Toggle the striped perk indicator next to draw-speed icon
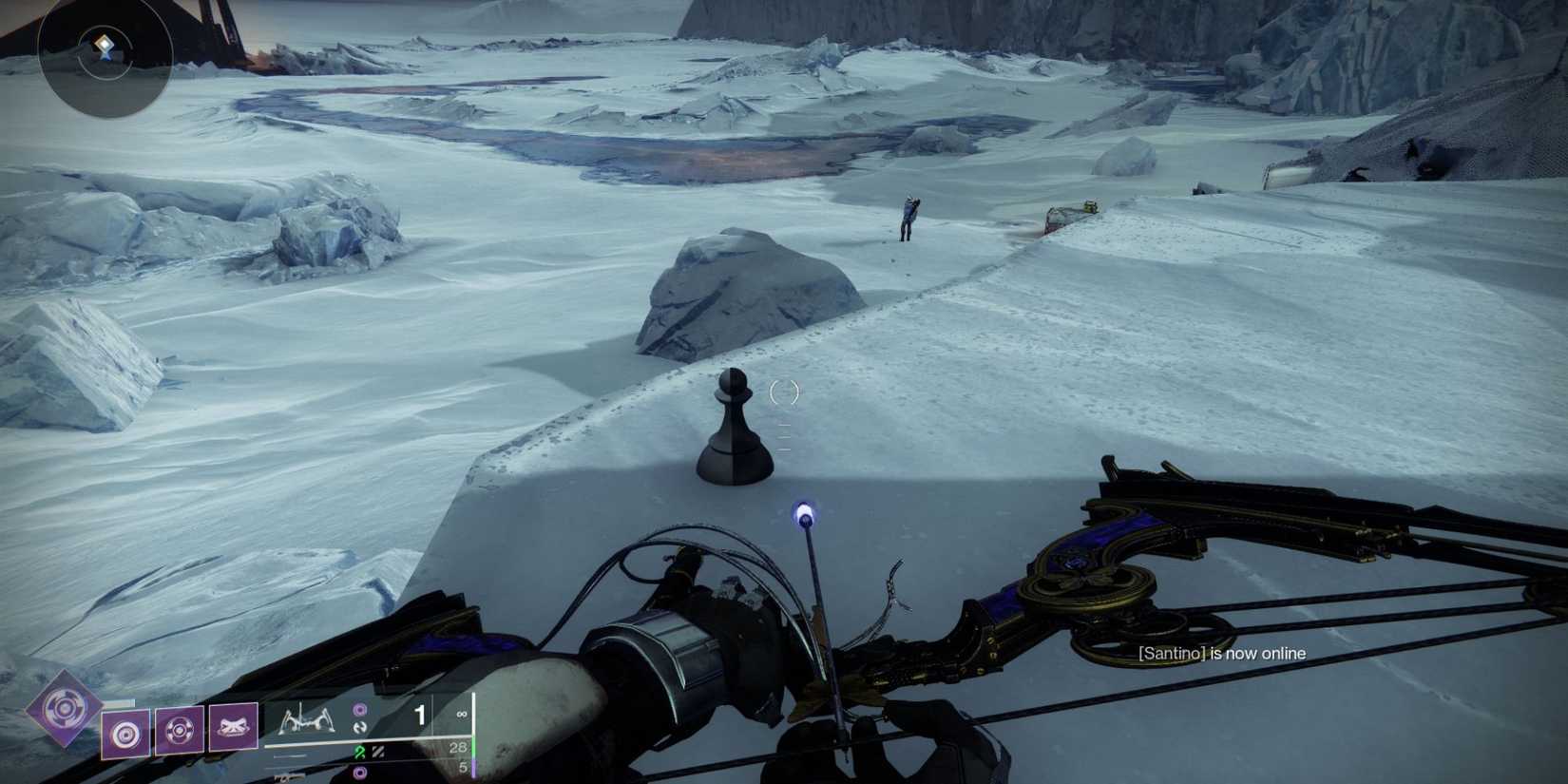 click(378, 751)
